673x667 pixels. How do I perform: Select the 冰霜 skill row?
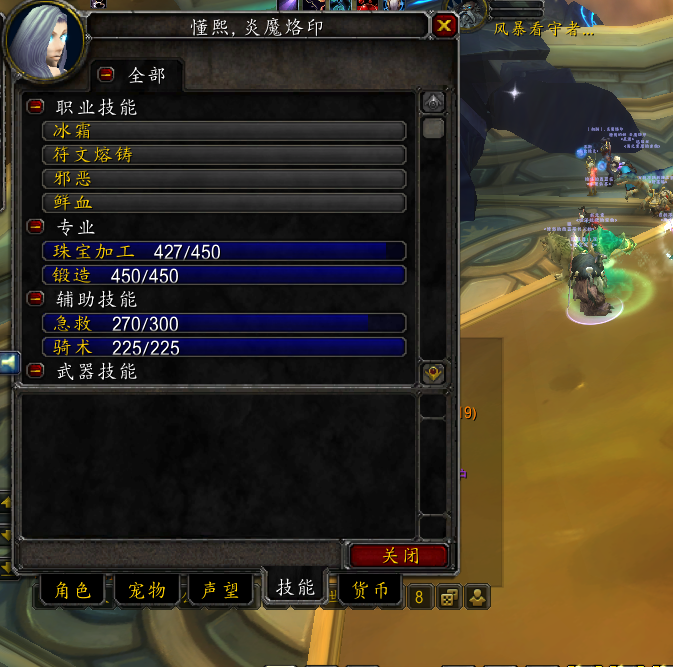[x=224, y=131]
